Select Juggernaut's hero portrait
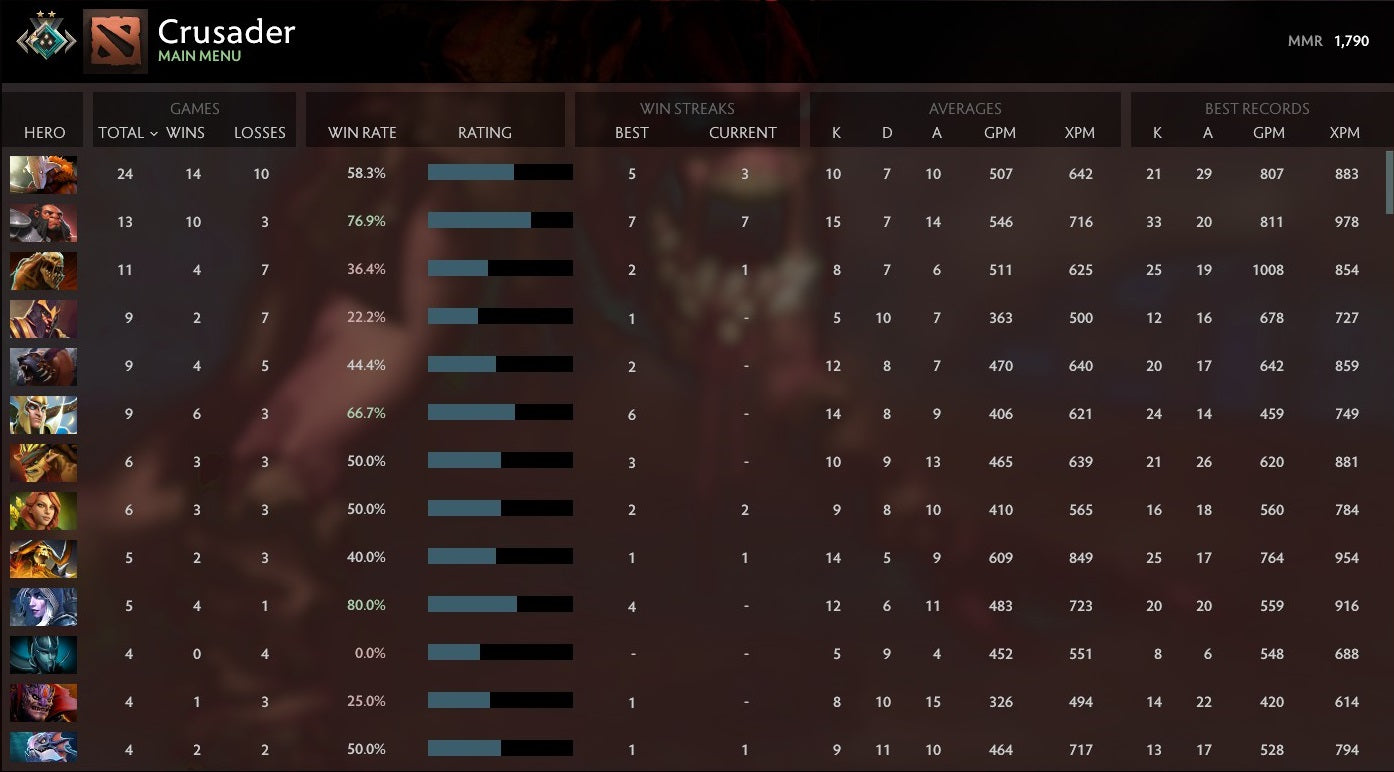The height and width of the screenshot is (772, 1394). (x=43, y=173)
